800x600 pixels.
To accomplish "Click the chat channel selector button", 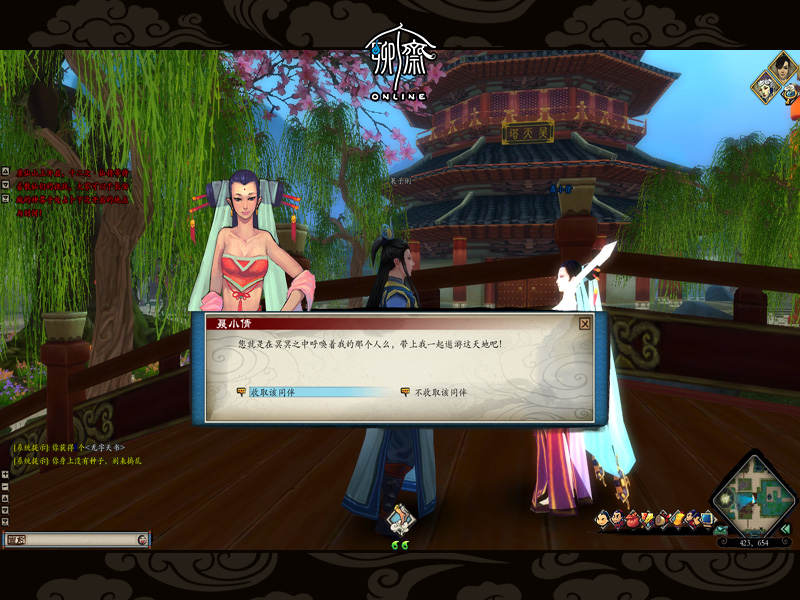I will 14,539.
